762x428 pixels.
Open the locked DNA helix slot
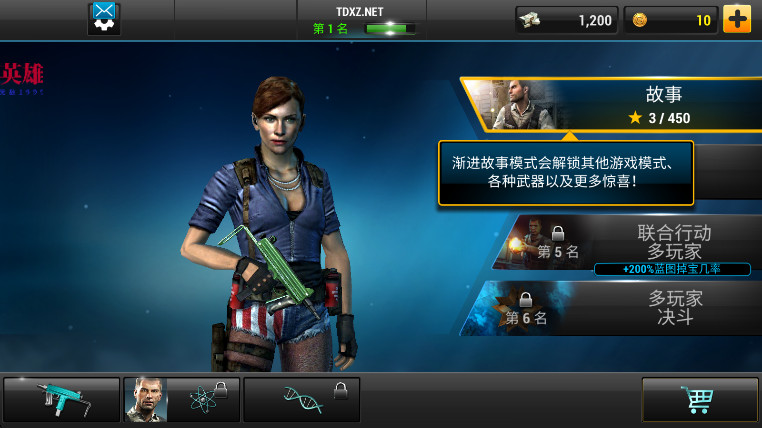301,399
